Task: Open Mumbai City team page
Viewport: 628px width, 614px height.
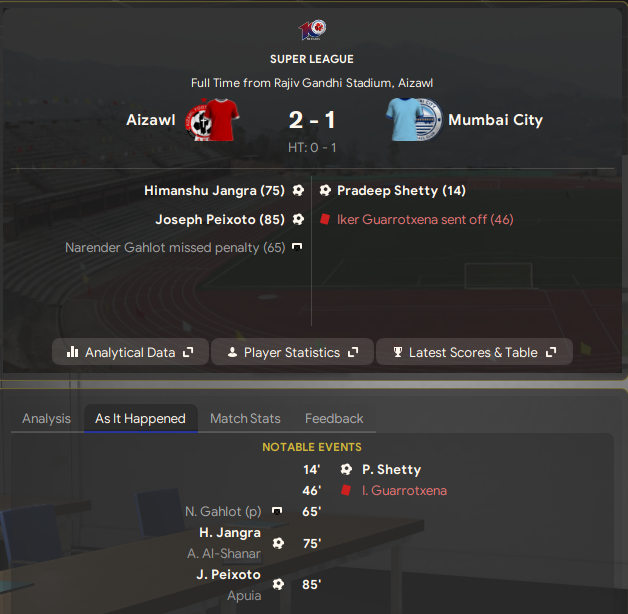Action: coord(495,120)
